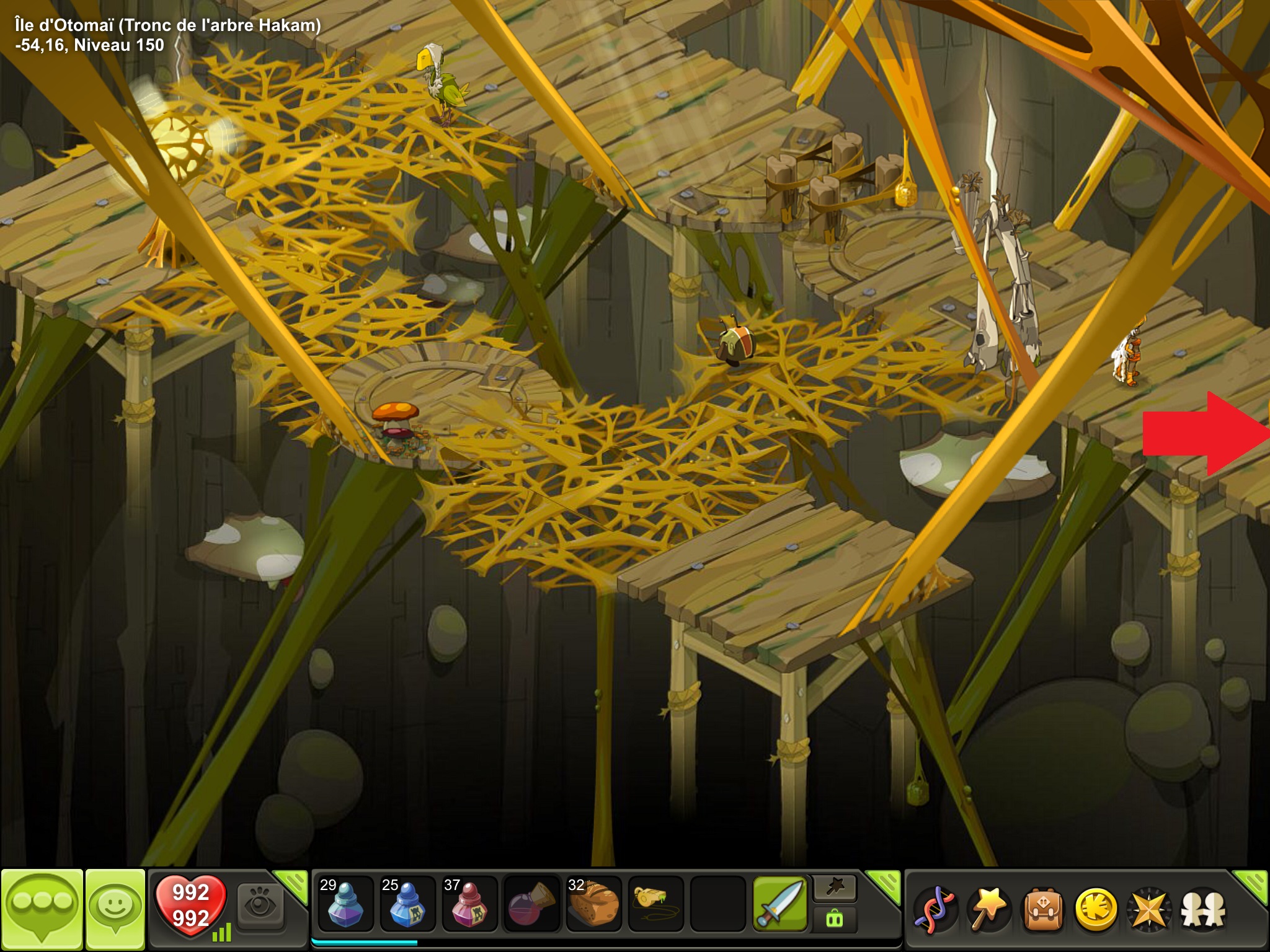1270x952 pixels.
Task: Switch shortcut bar to items bag tab
Action: (x=835, y=919)
